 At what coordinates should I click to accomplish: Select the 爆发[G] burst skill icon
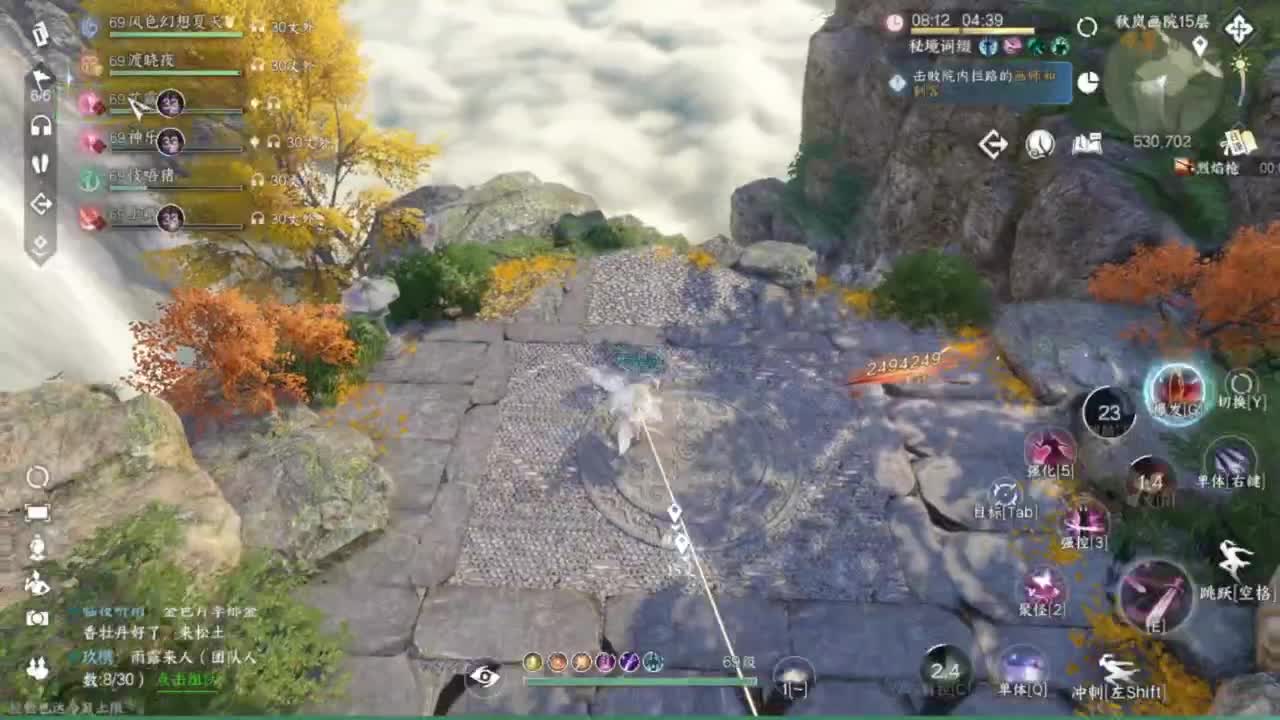click(x=1178, y=393)
